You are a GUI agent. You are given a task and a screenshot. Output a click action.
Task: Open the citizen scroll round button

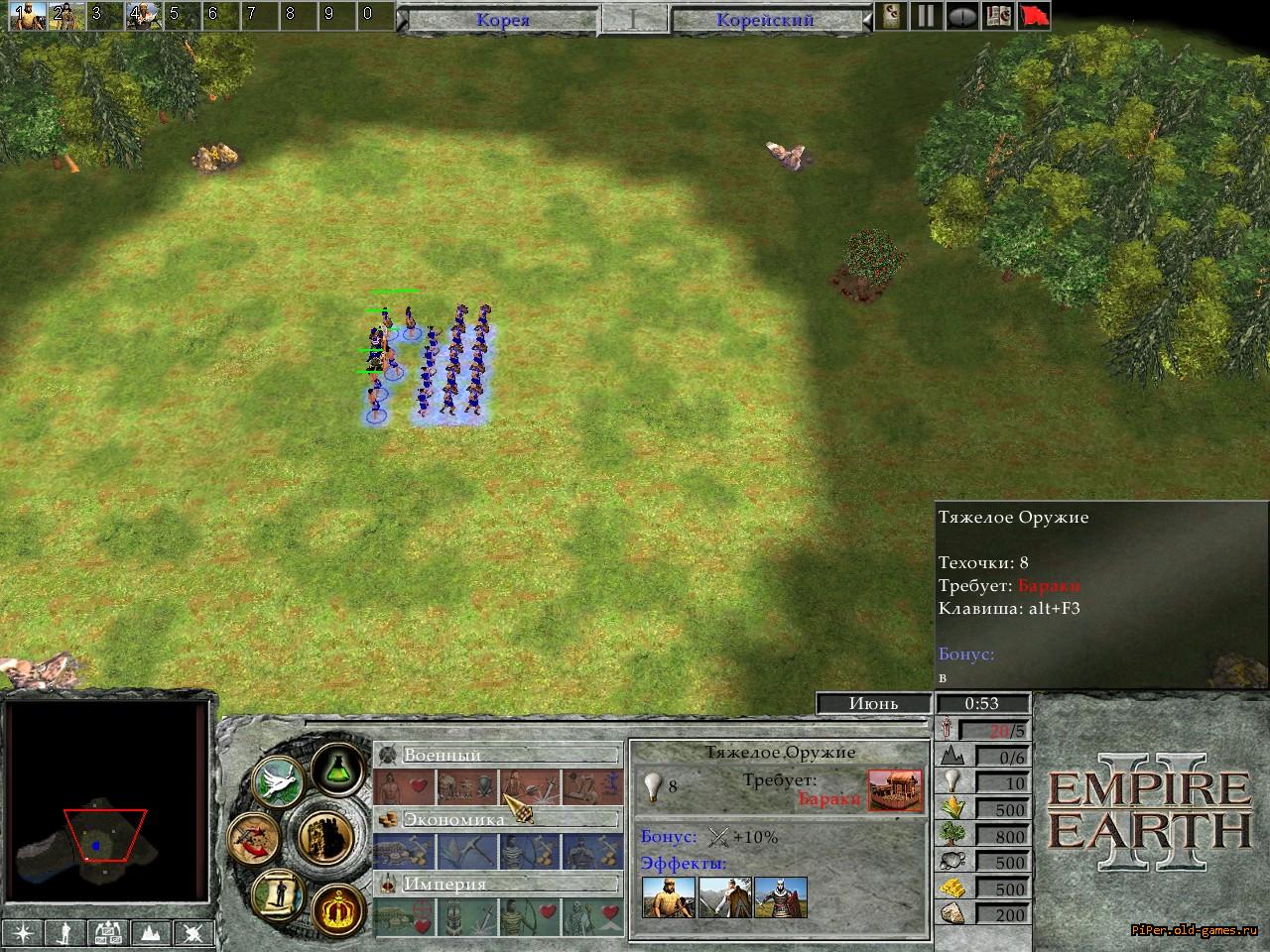pyautogui.click(x=280, y=893)
